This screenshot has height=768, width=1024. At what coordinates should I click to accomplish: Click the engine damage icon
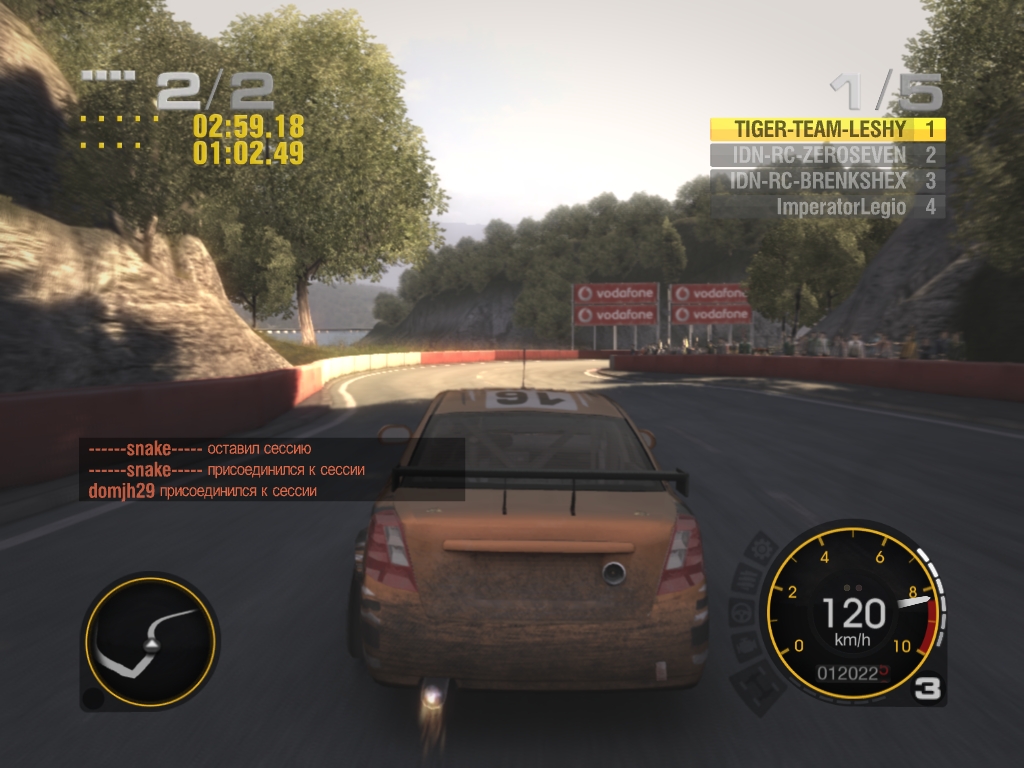pyautogui.click(x=748, y=646)
